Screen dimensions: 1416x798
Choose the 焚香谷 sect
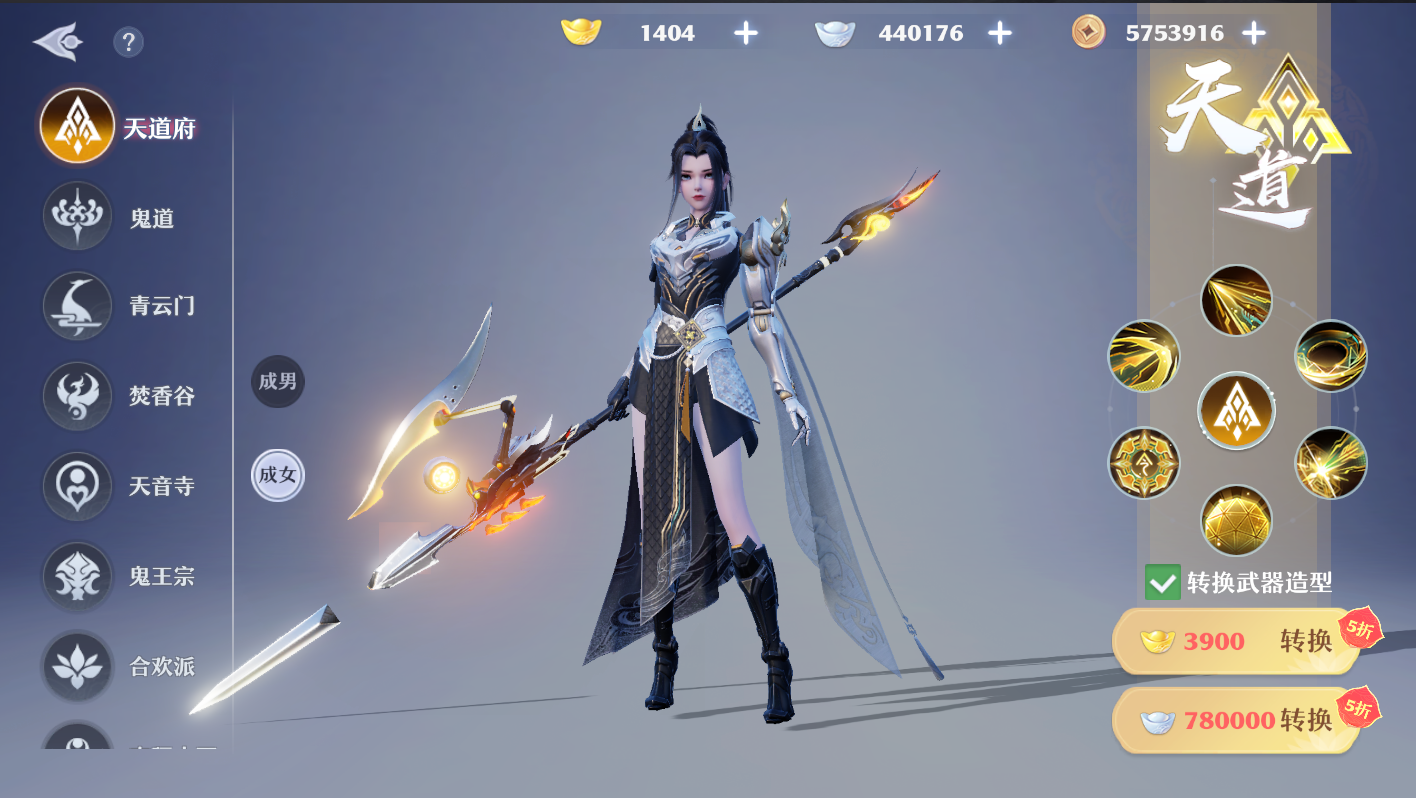[x=78, y=396]
